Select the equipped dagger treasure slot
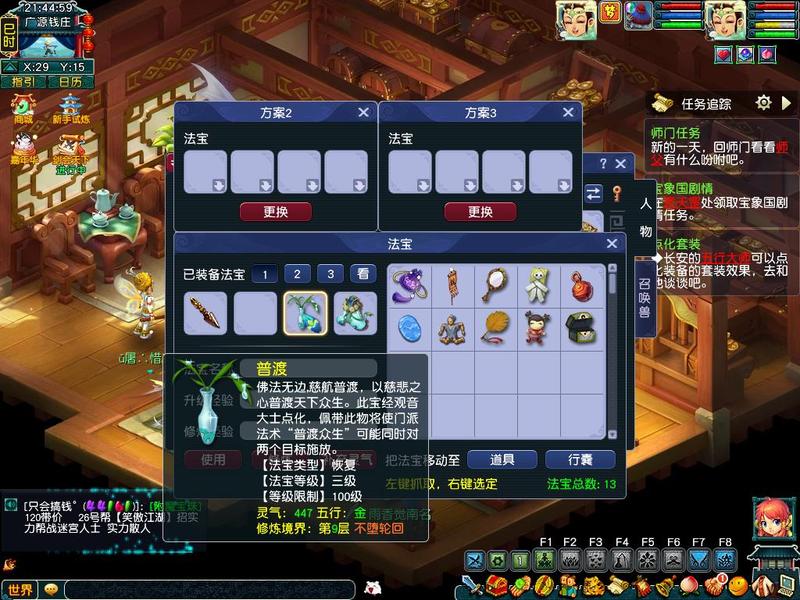The height and width of the screenshot is (600, 800). pos(205,313)
